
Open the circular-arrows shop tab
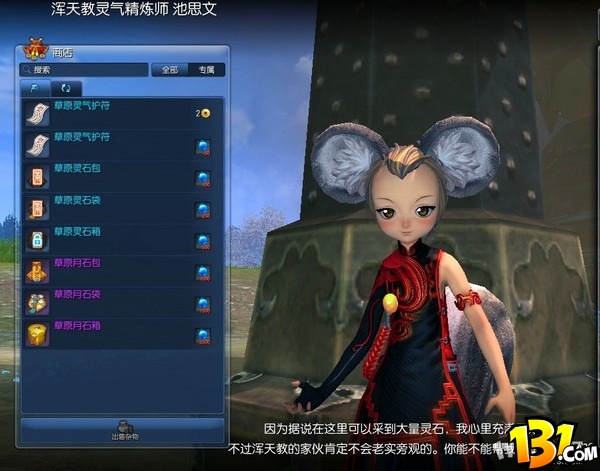pyautogui.click(x=67, y=89)
